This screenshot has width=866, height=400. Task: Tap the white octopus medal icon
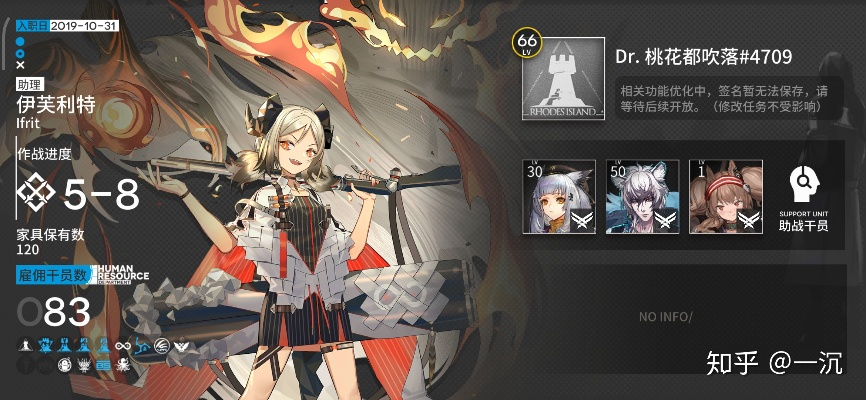[121, 365]
